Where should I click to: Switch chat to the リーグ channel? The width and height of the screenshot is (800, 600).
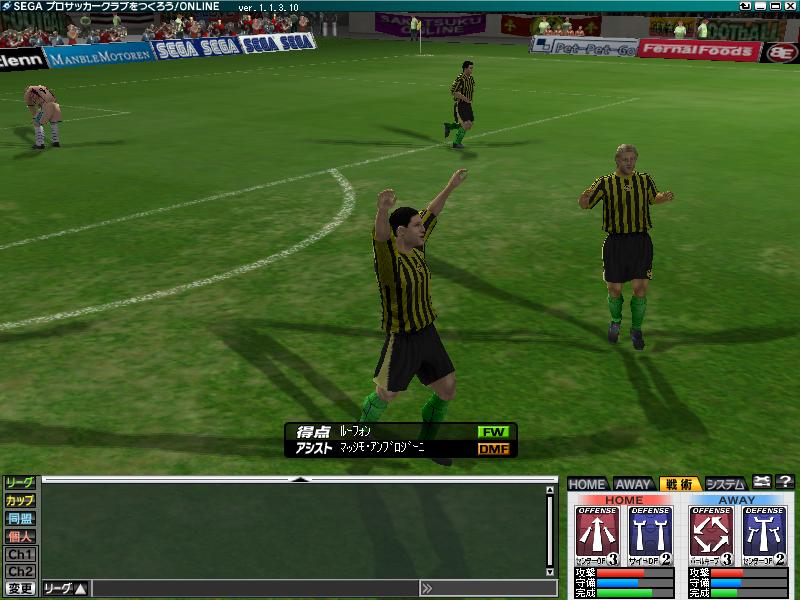click(x=20, y=483)
